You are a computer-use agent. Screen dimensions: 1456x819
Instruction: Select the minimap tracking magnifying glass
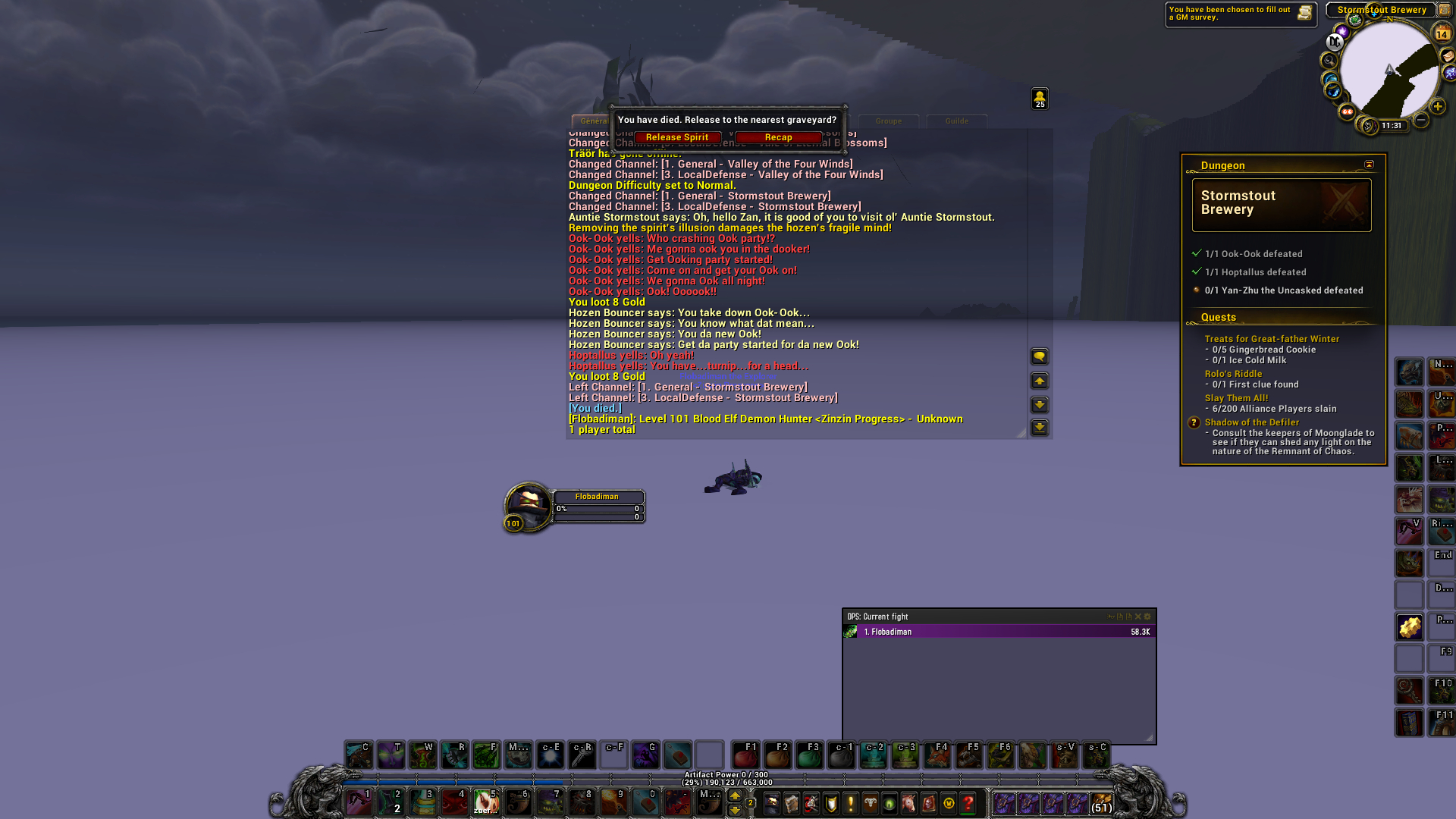(1329, 60)
